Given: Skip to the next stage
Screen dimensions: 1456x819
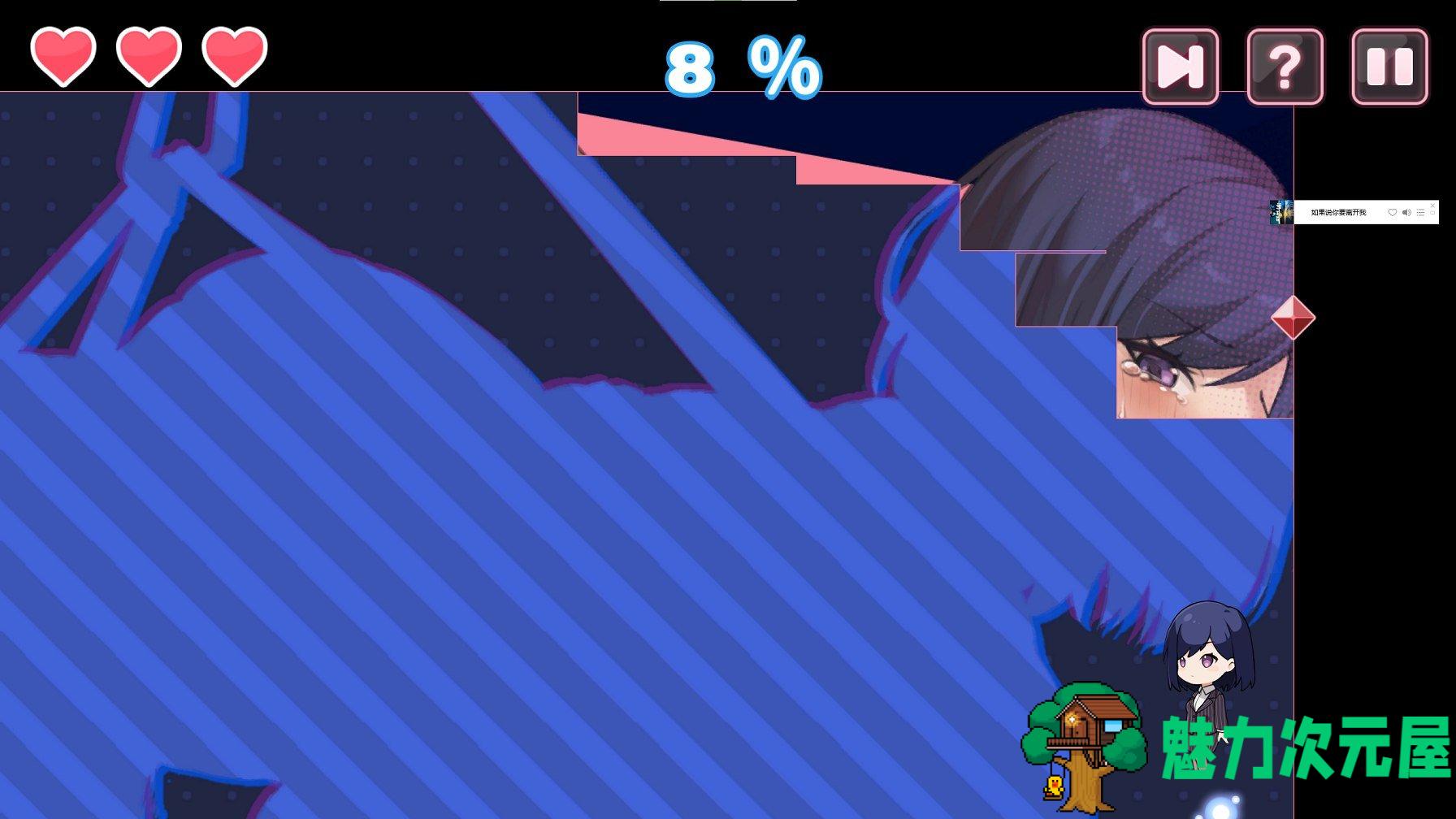Looking at the screenshot, I should point(1180,67).
